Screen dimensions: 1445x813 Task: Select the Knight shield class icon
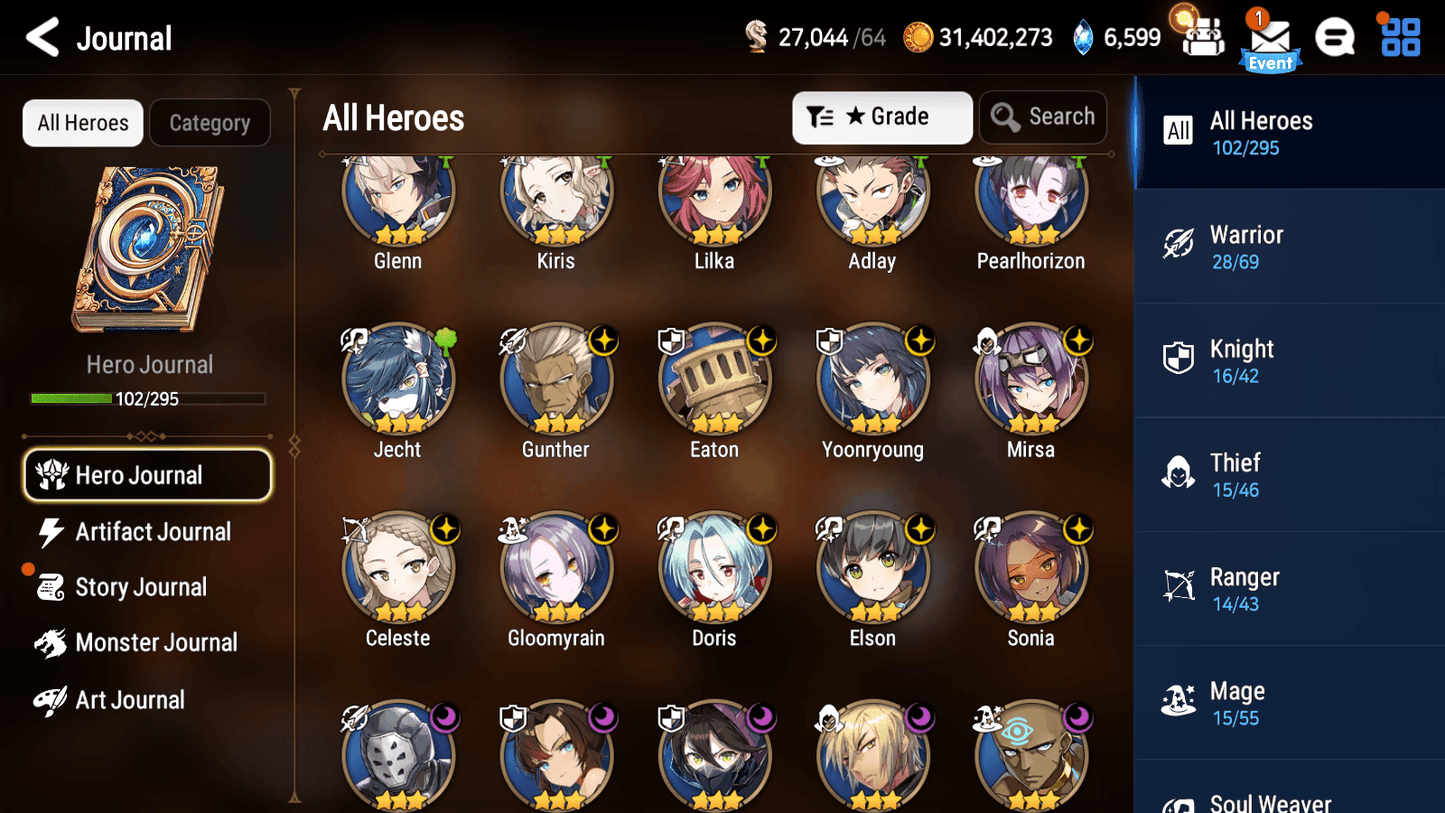pos(1179,359)
